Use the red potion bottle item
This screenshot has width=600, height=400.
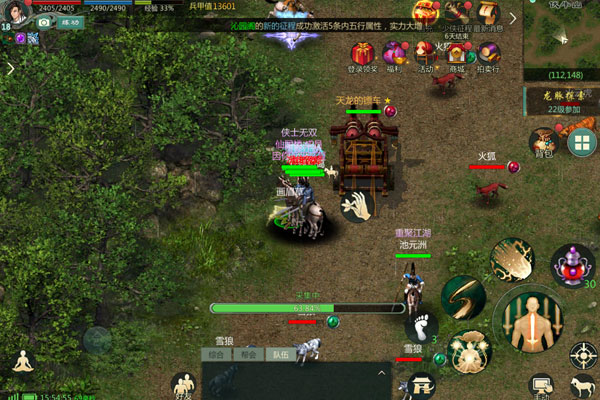coord(573,267)
